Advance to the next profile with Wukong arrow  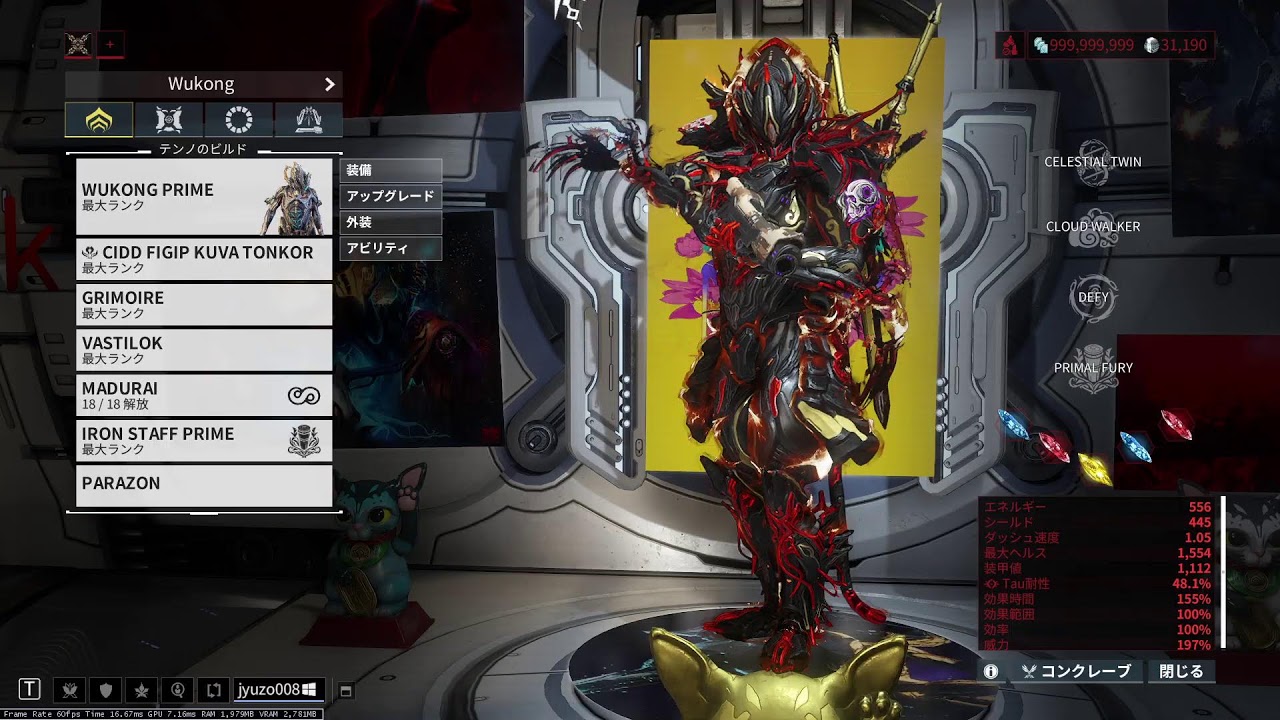329,84
